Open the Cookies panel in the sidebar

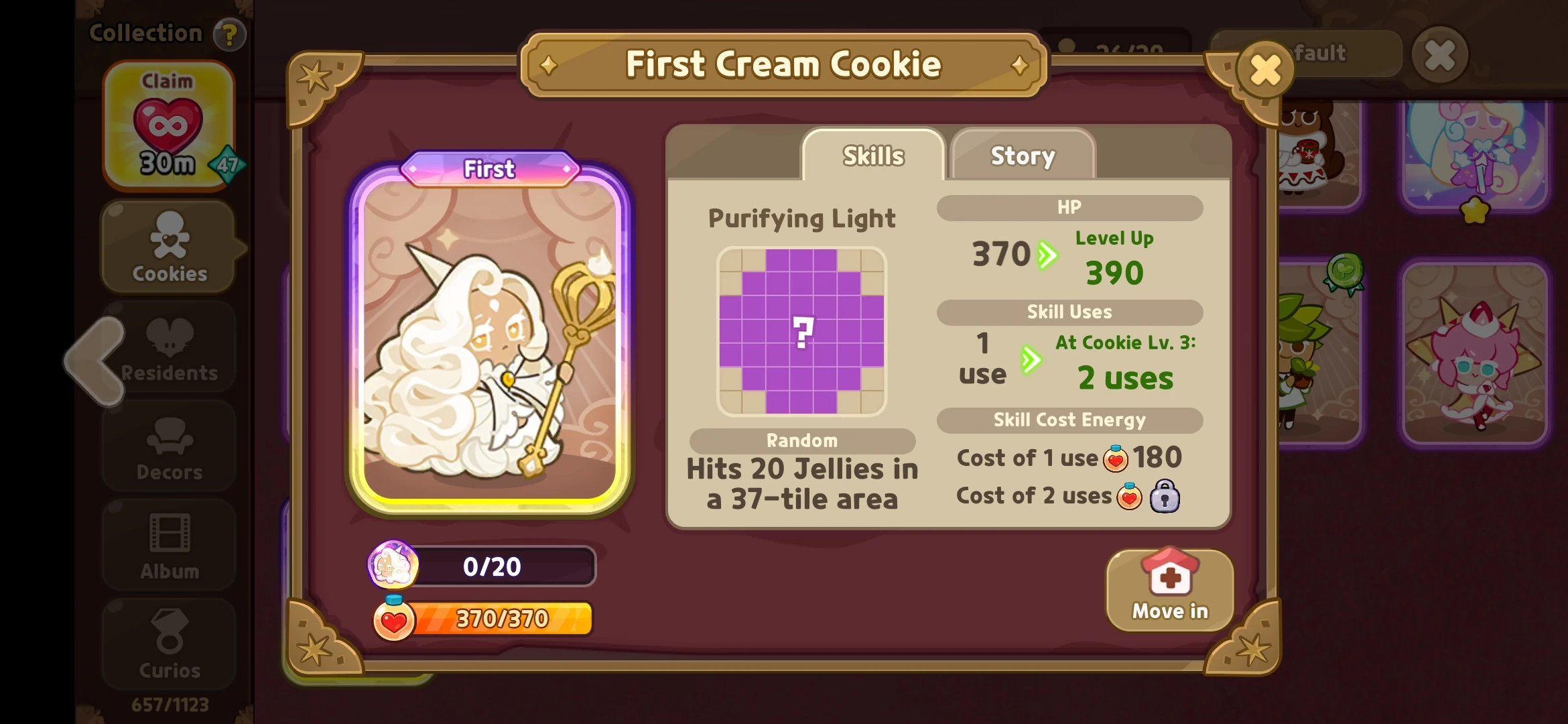click(x=169, y=248)
